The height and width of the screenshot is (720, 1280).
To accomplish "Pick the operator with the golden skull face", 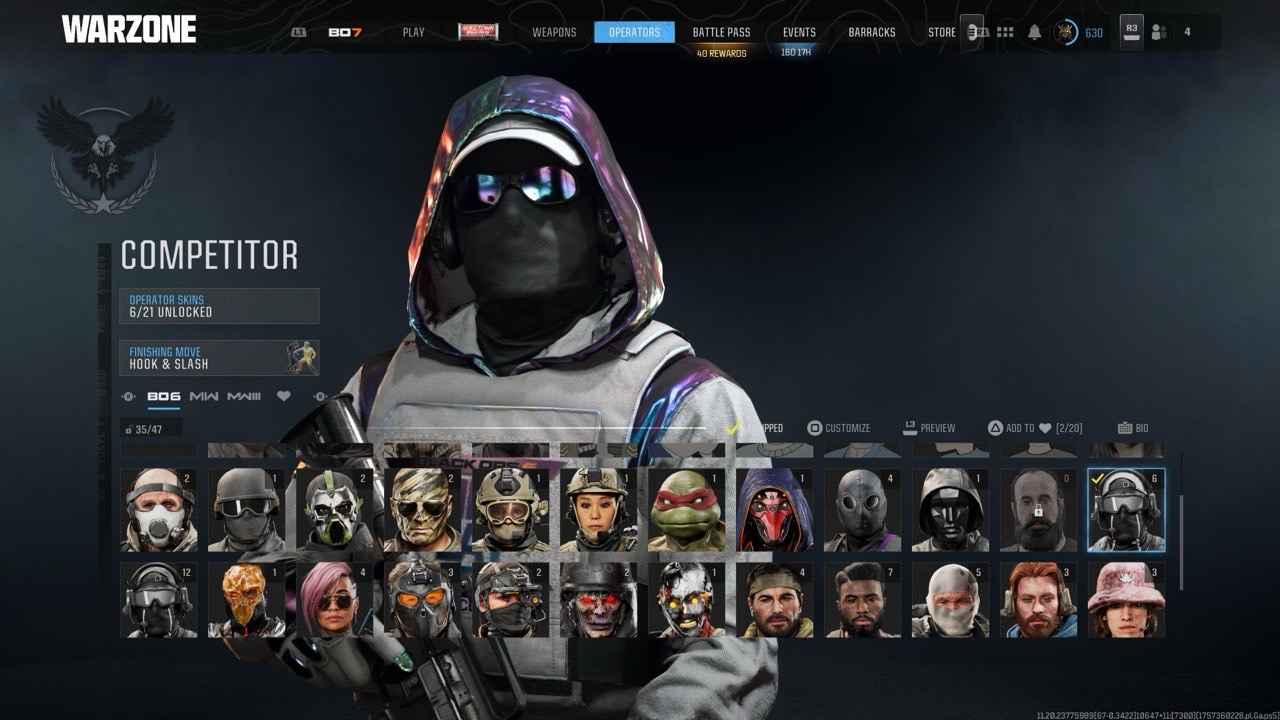I will 246,600.
